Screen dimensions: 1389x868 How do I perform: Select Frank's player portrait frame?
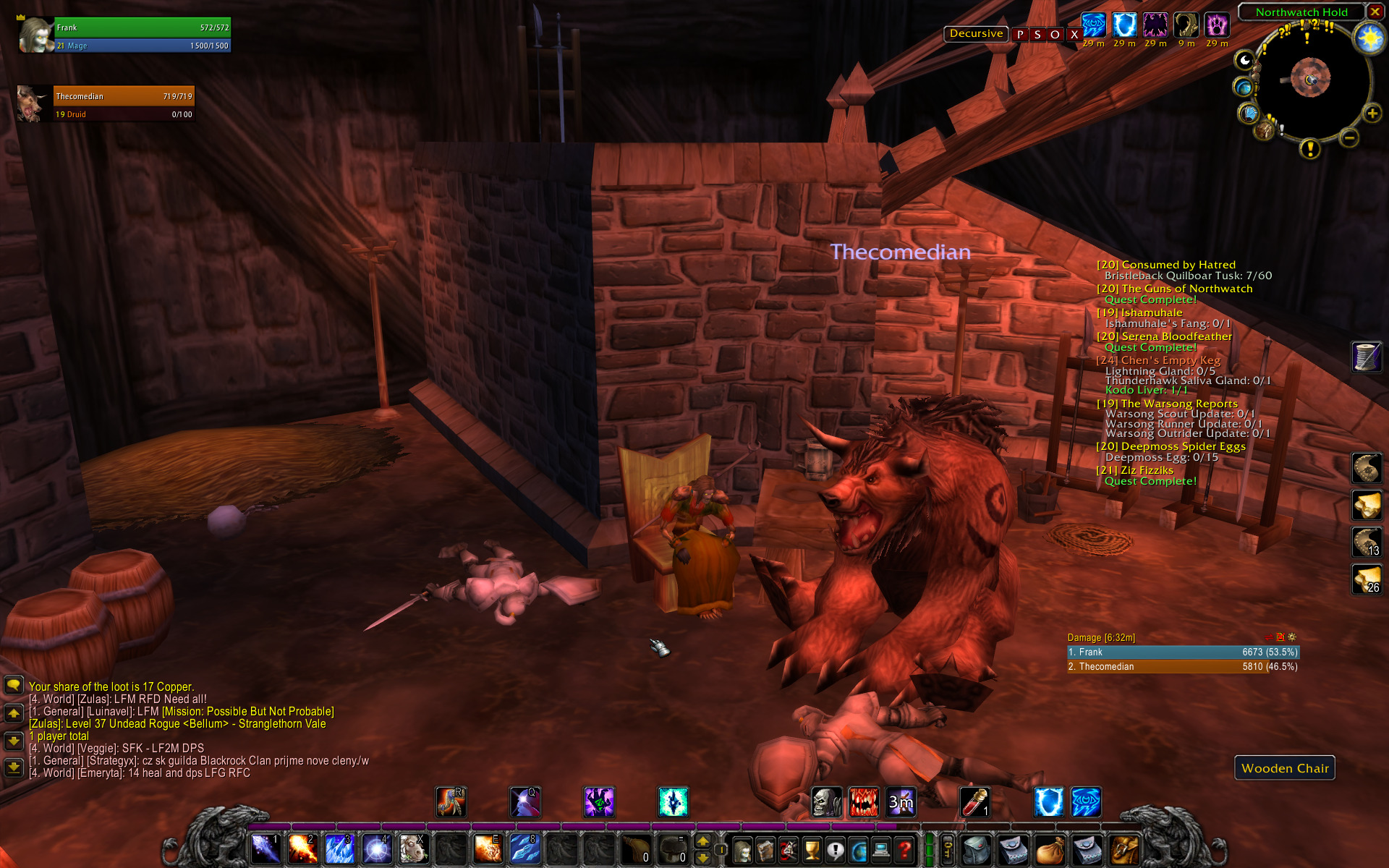tap(35, 35)
